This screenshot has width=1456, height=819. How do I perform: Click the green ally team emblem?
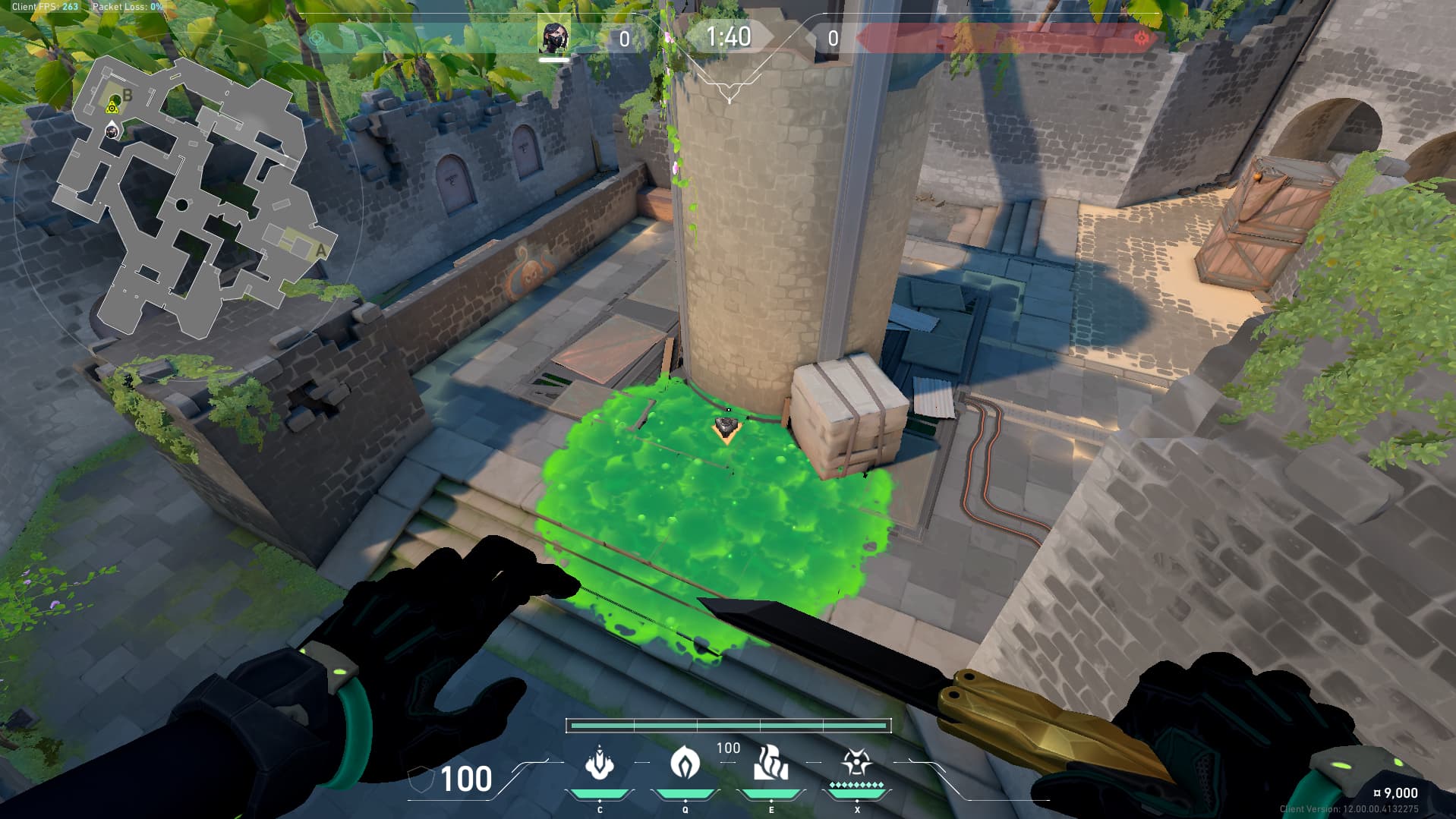(x=316, y=39)
